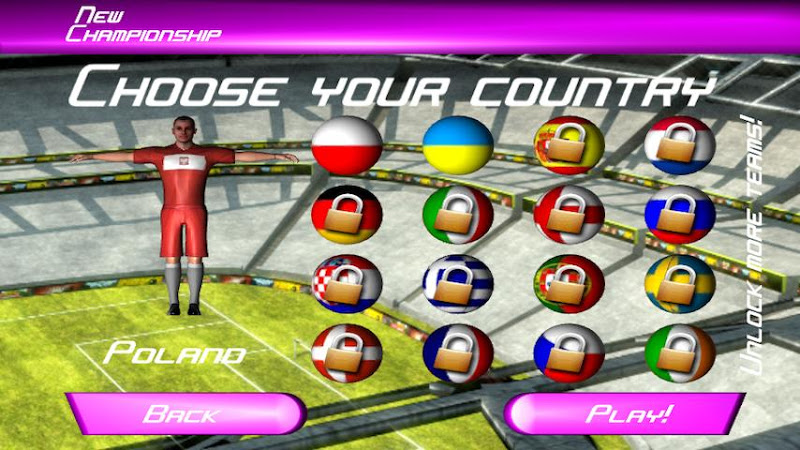
Task: Start the championship with Play!
Action: click(x=627, y=413)
